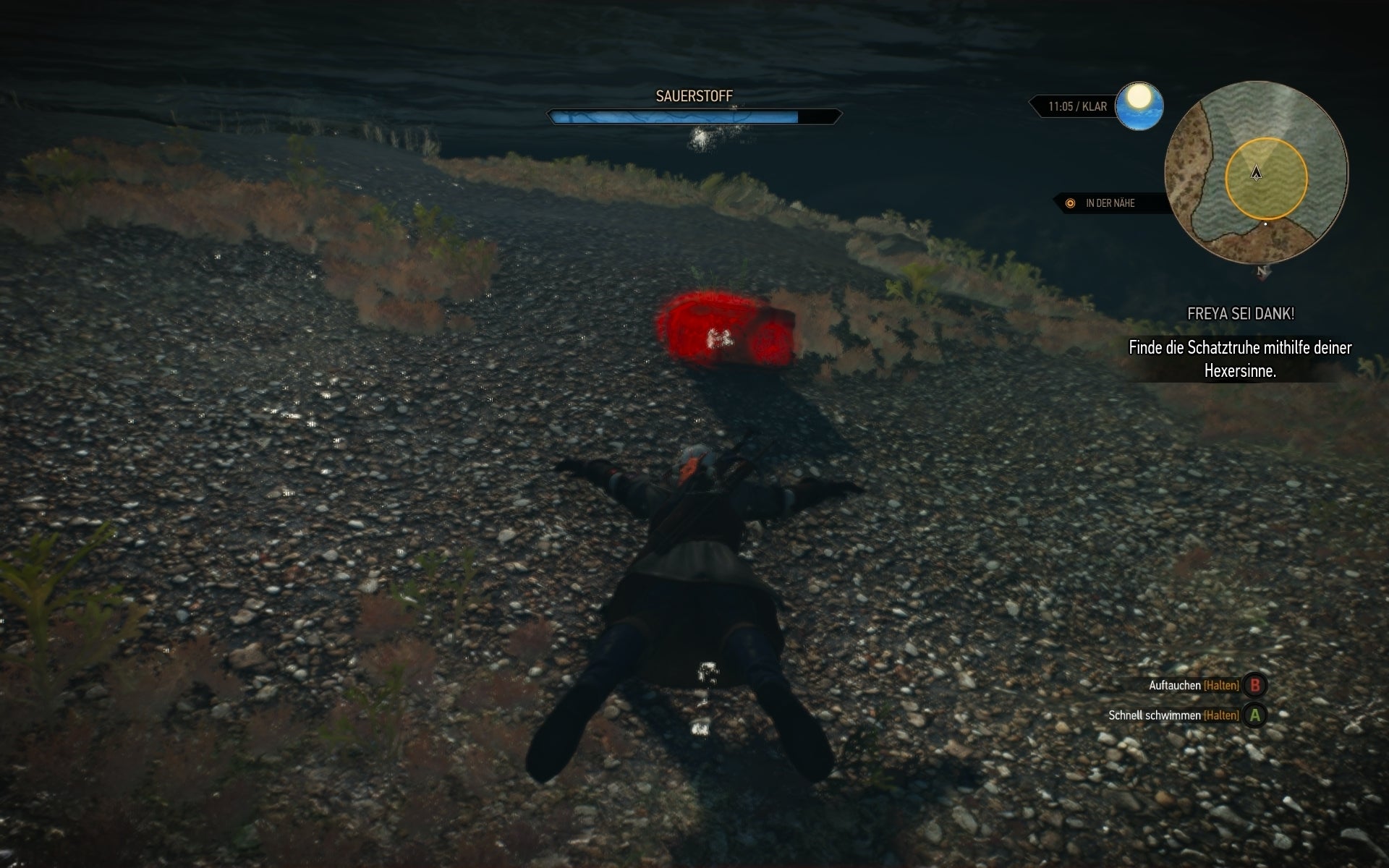
Task: Click the white waypoint dot on the minimap
Action: (x=1265, y=224)
